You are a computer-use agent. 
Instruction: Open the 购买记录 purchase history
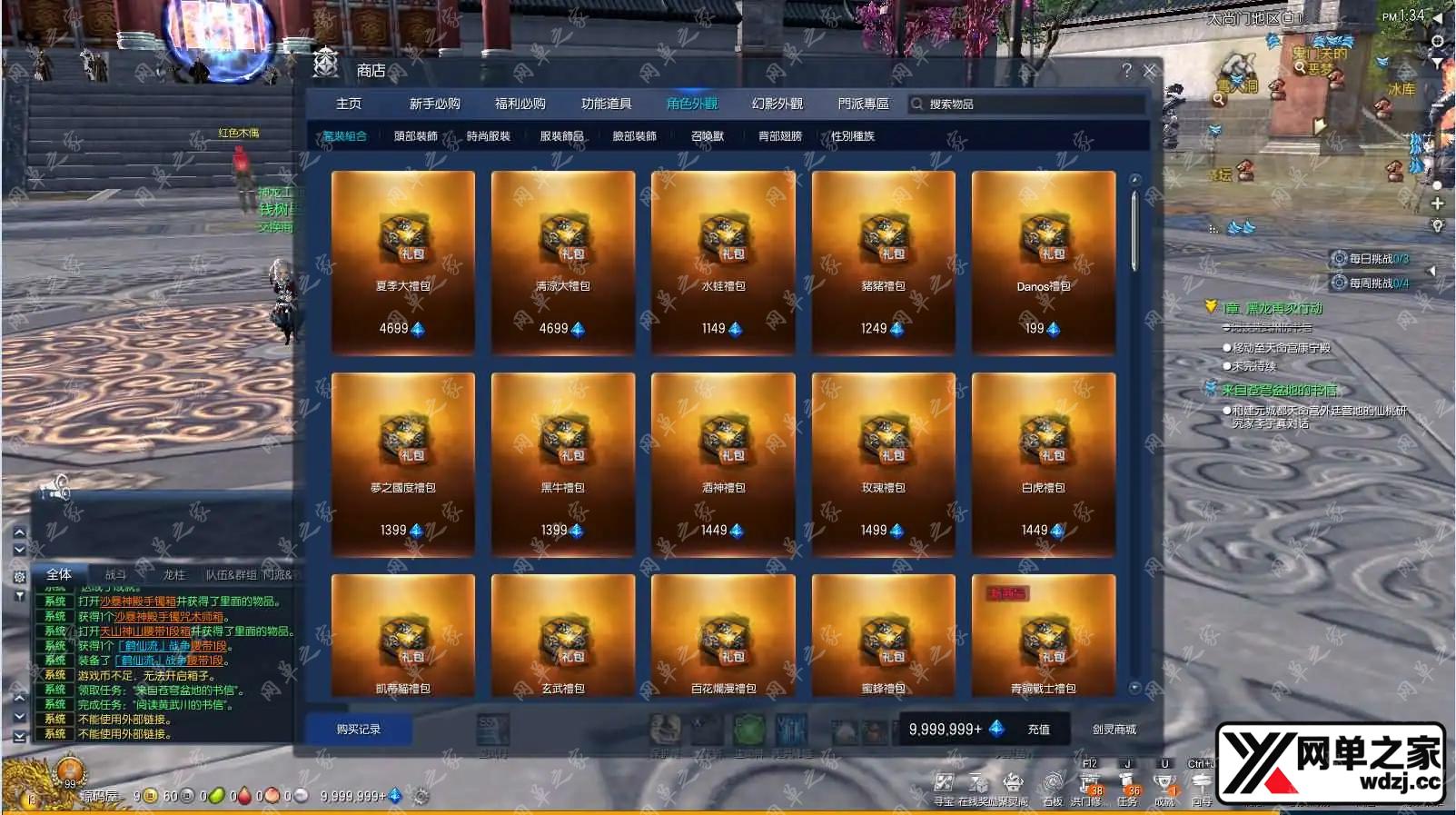pyautogui.click(x=359, y=730)
